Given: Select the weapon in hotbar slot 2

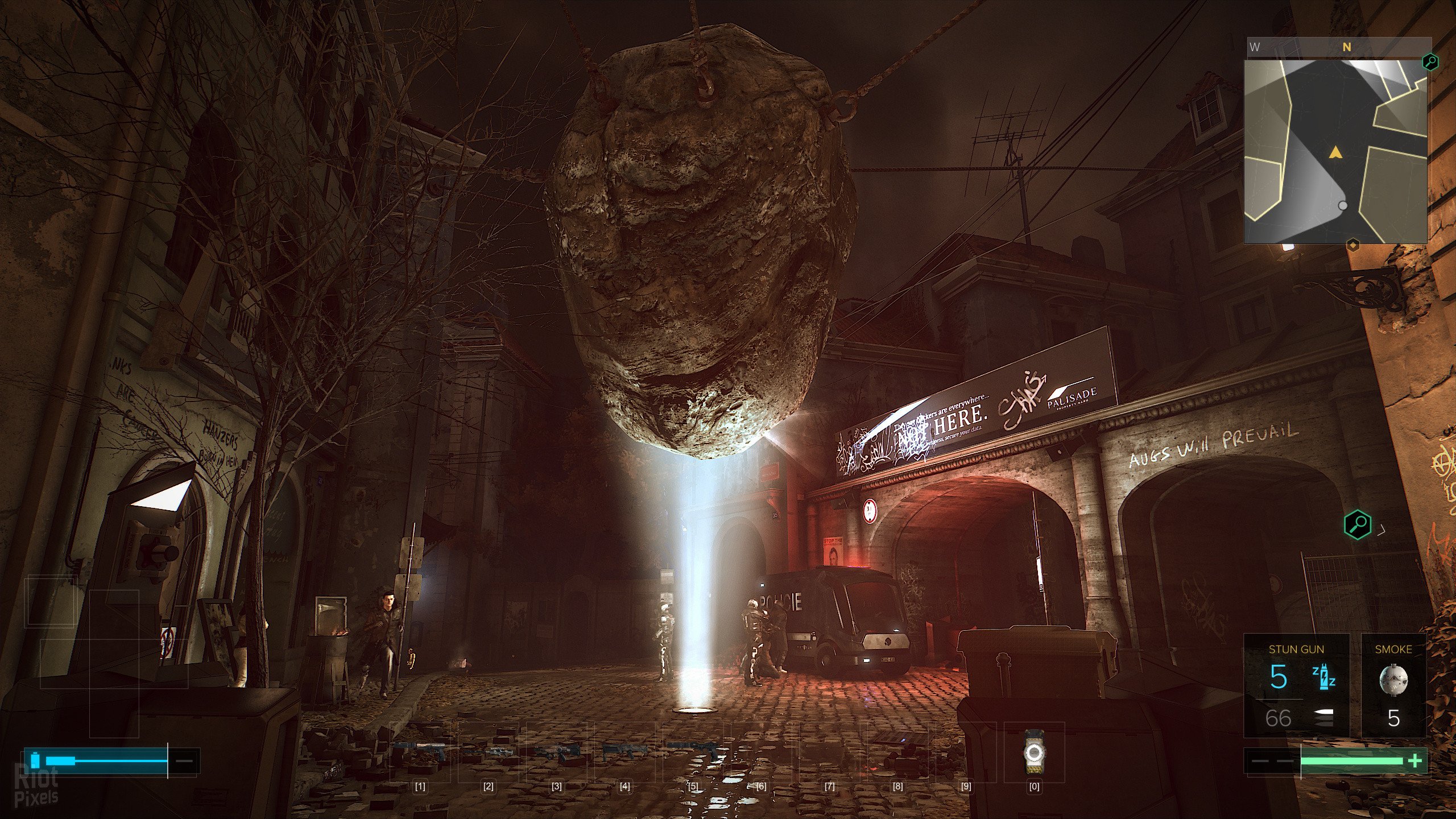Looking at the screenshot, I should (488, 752).
